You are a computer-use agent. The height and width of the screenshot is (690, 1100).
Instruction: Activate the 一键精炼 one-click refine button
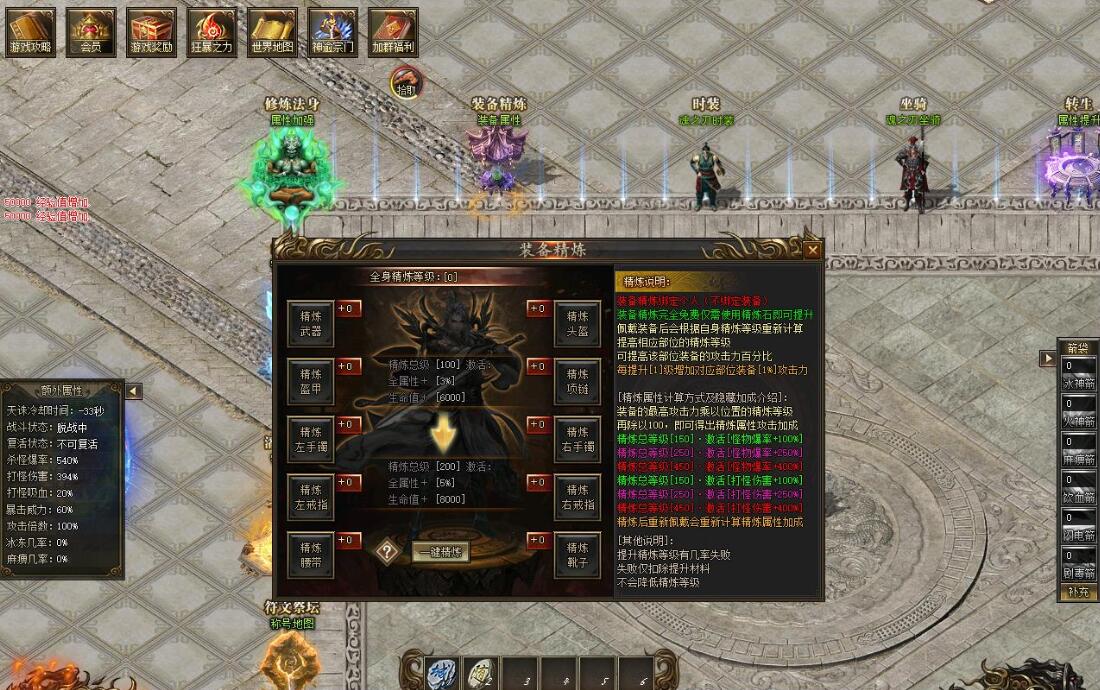click(x=441, y=552)
